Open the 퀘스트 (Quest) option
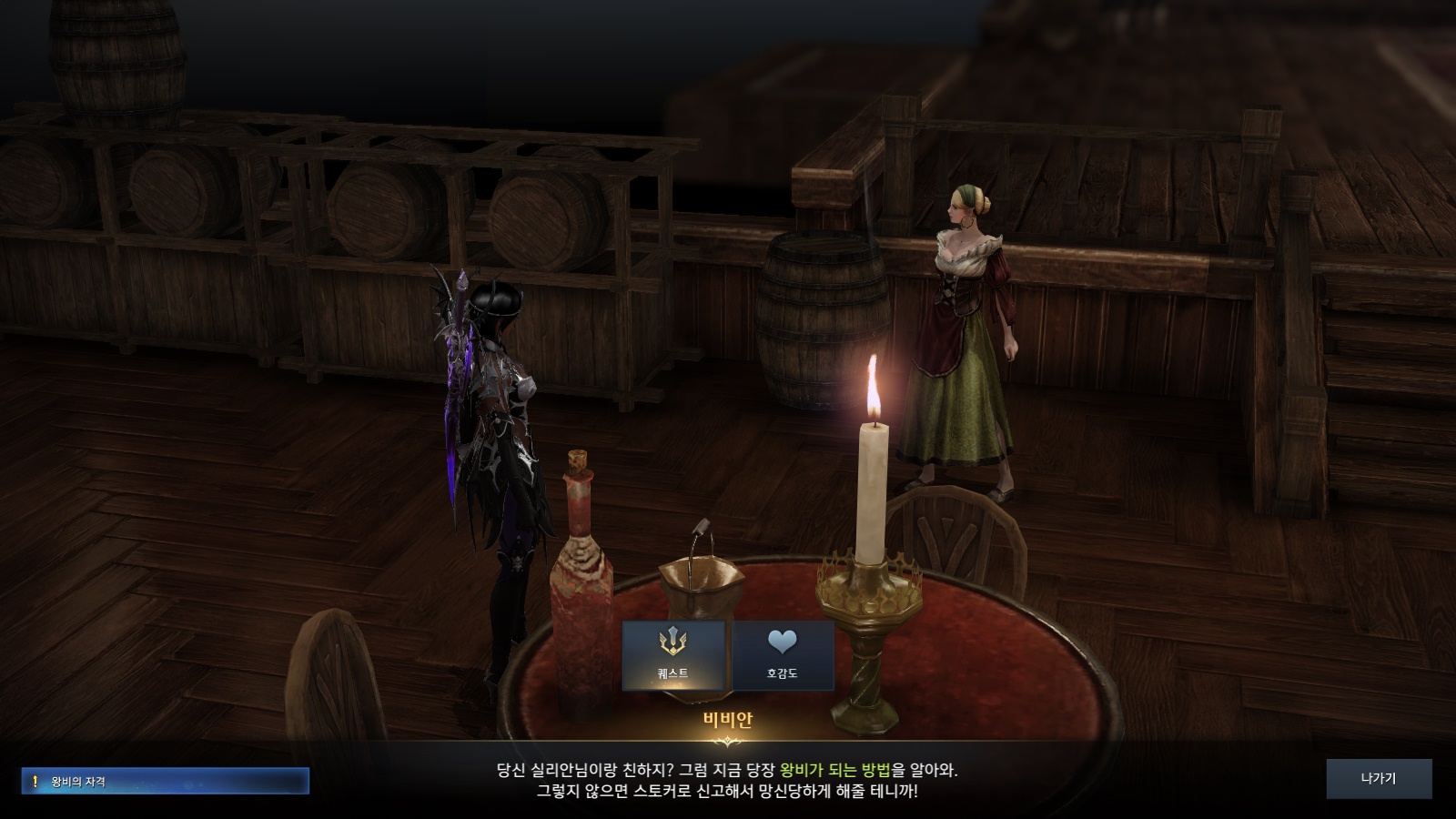This screenshot has height=819, width=1456. [x=673, y=655]
